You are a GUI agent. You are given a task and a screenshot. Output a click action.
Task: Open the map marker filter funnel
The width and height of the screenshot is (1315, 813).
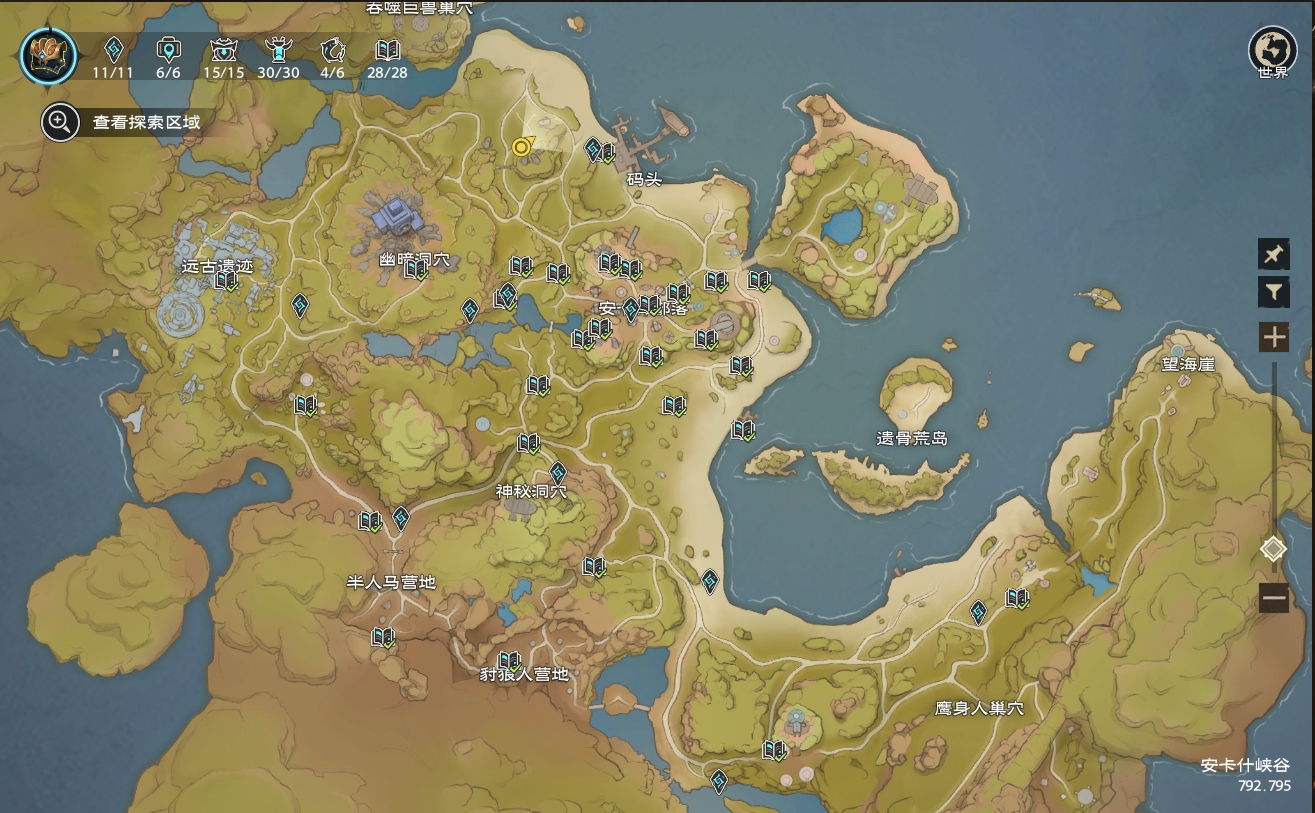pyautogui.click(x=1273, y=292)
